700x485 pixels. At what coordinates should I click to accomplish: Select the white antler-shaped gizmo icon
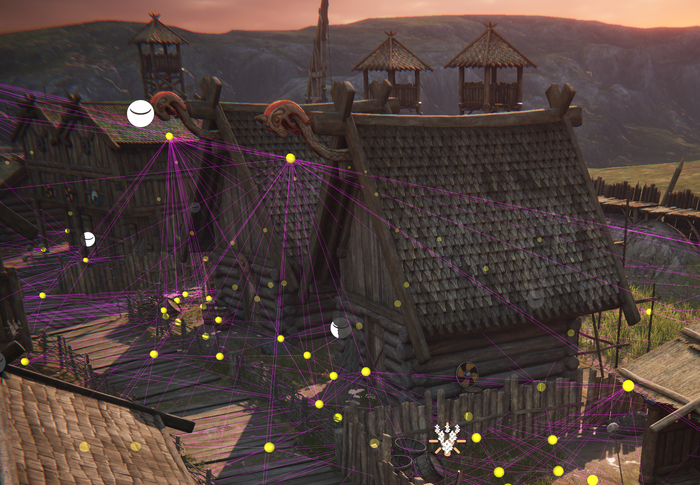click(x=445, y=438)
